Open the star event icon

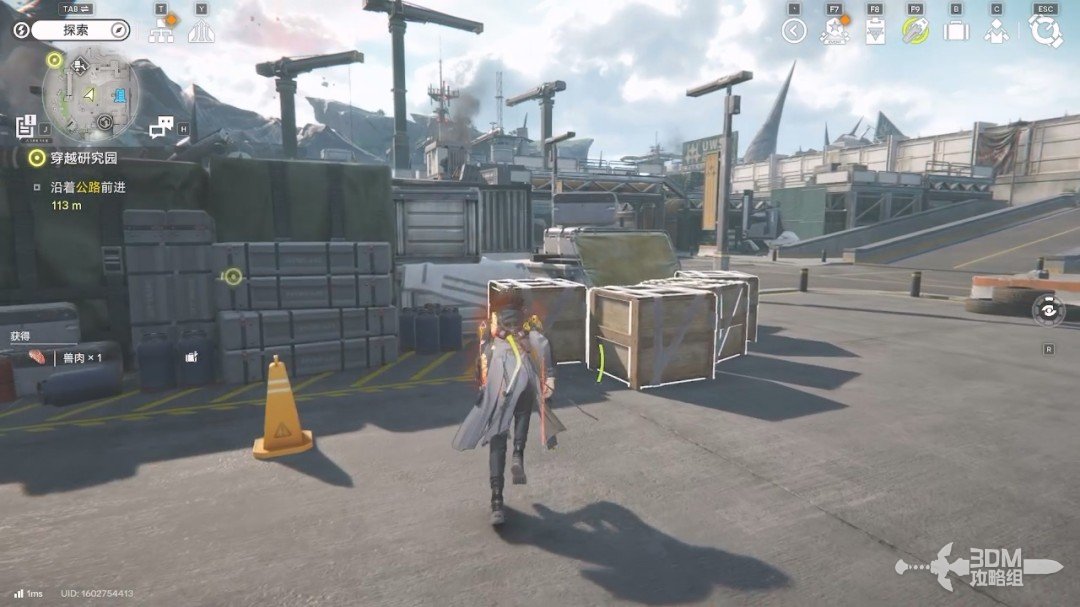pyautogui.click(x=834, y=31)
